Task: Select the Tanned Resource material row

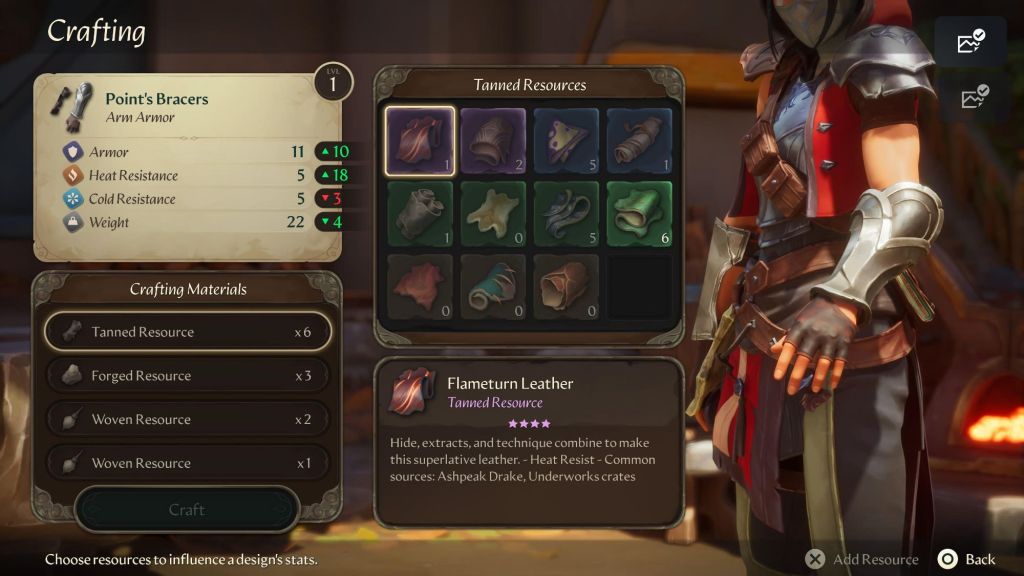Action: pyautogui.click(x=187, y=332)
